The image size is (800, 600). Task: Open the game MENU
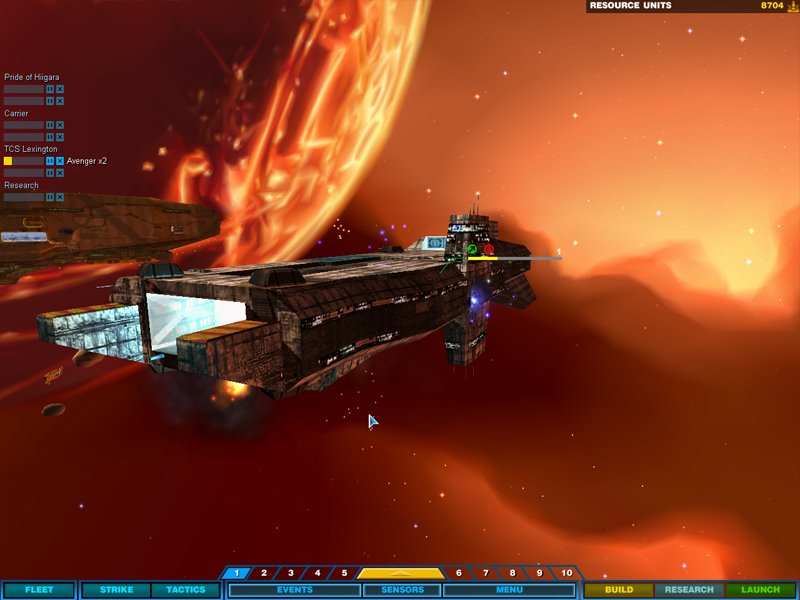pyautogui.click(x=509, y=590)
